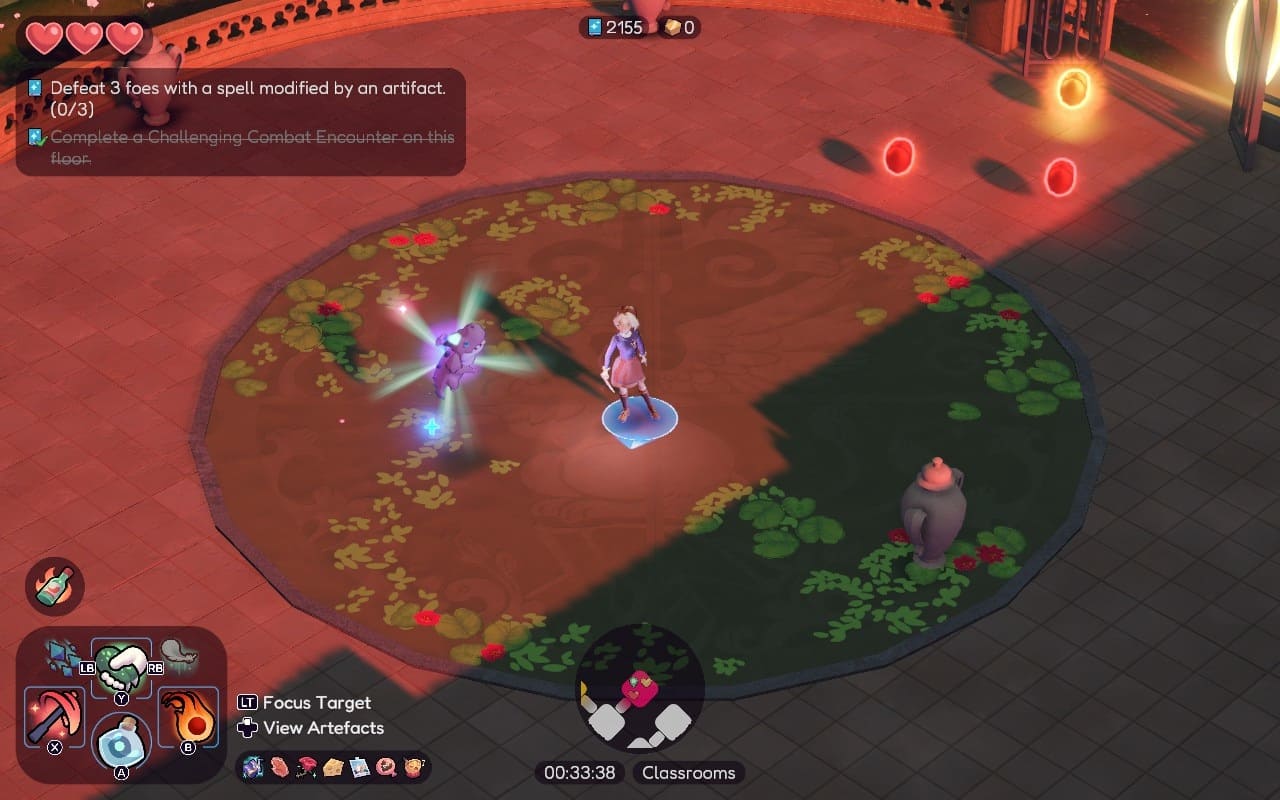The width and height of the screenshot is (1280, 800).
Task: Click the artifact quest objective tracker
Action: (240, 98)
